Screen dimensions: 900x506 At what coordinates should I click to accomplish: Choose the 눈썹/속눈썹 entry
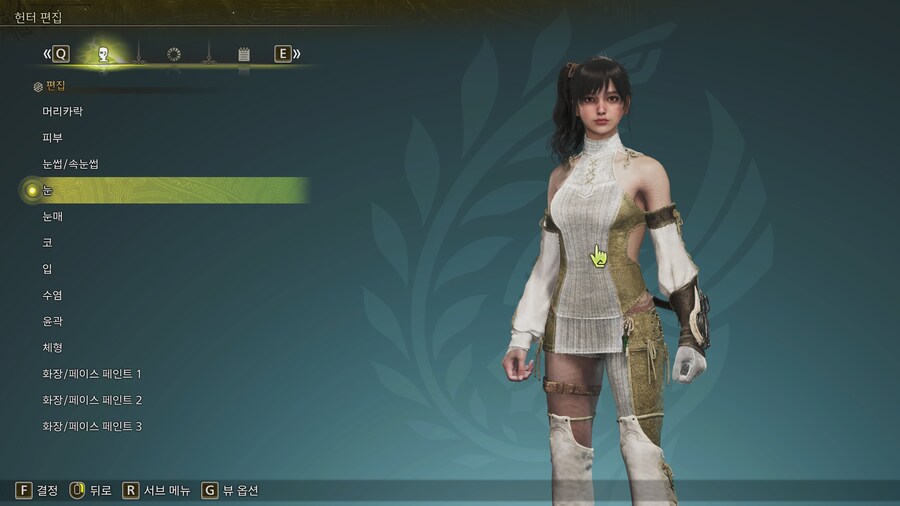pyautogui.click(x=70, y=164)
